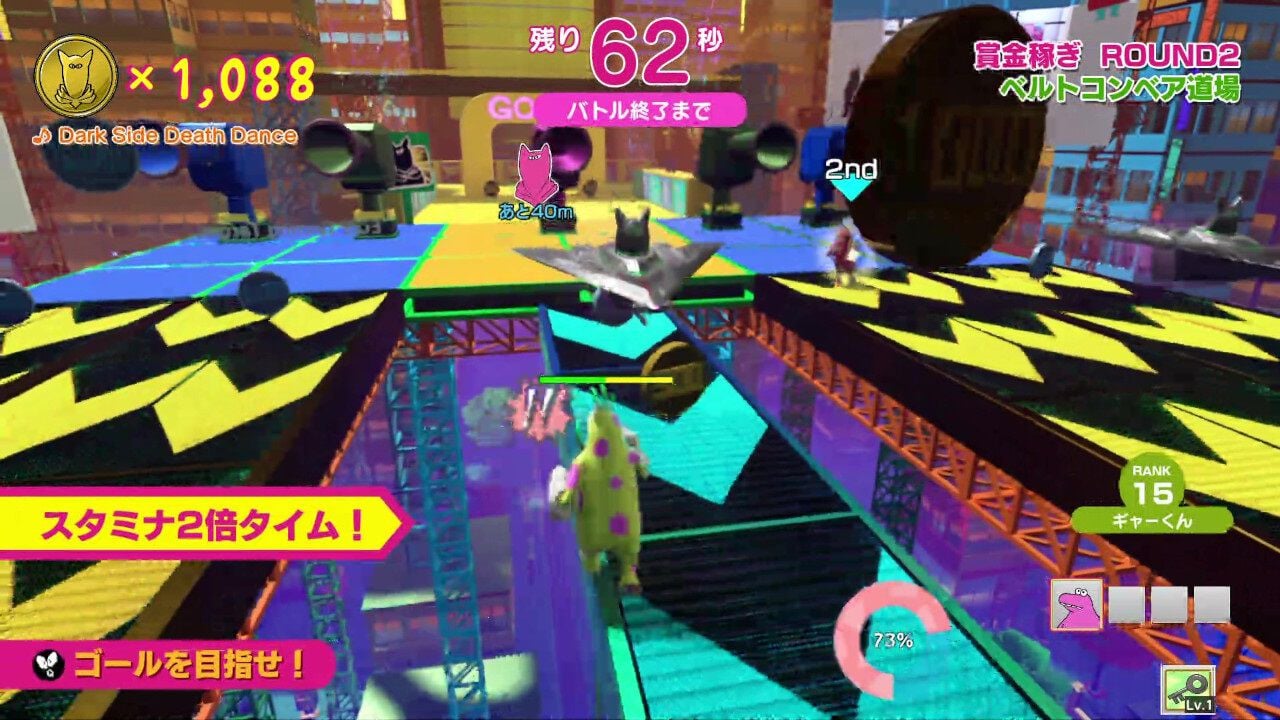The image size is (1280, 720).
Task: Click the pink cat goal marker icon
Action: (x=535, y=175)
